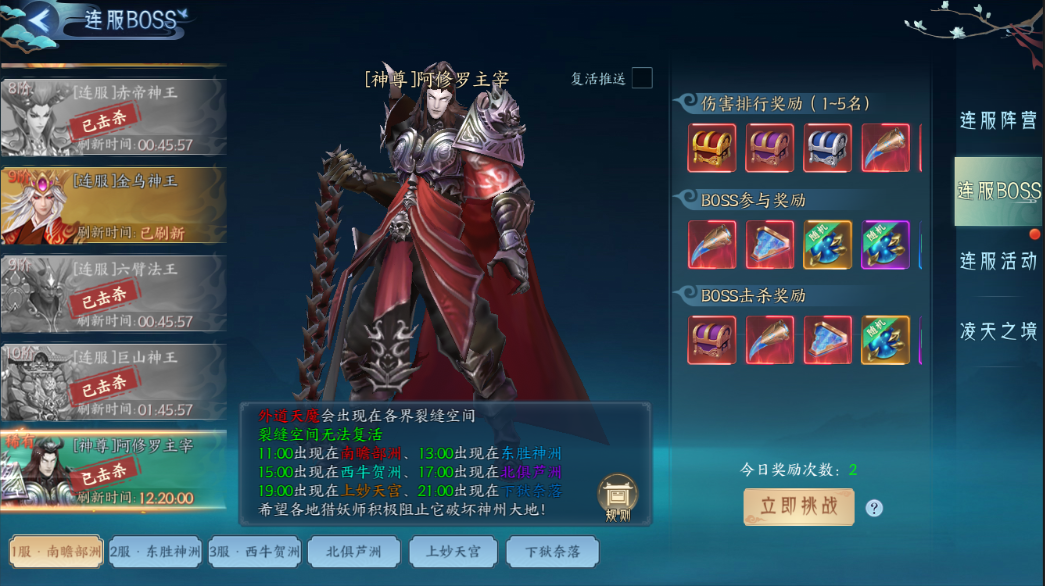The image size is (1045, 586).
Task: Select the 赤帝神王 boss entry
Action: click(x=113, y=117)
